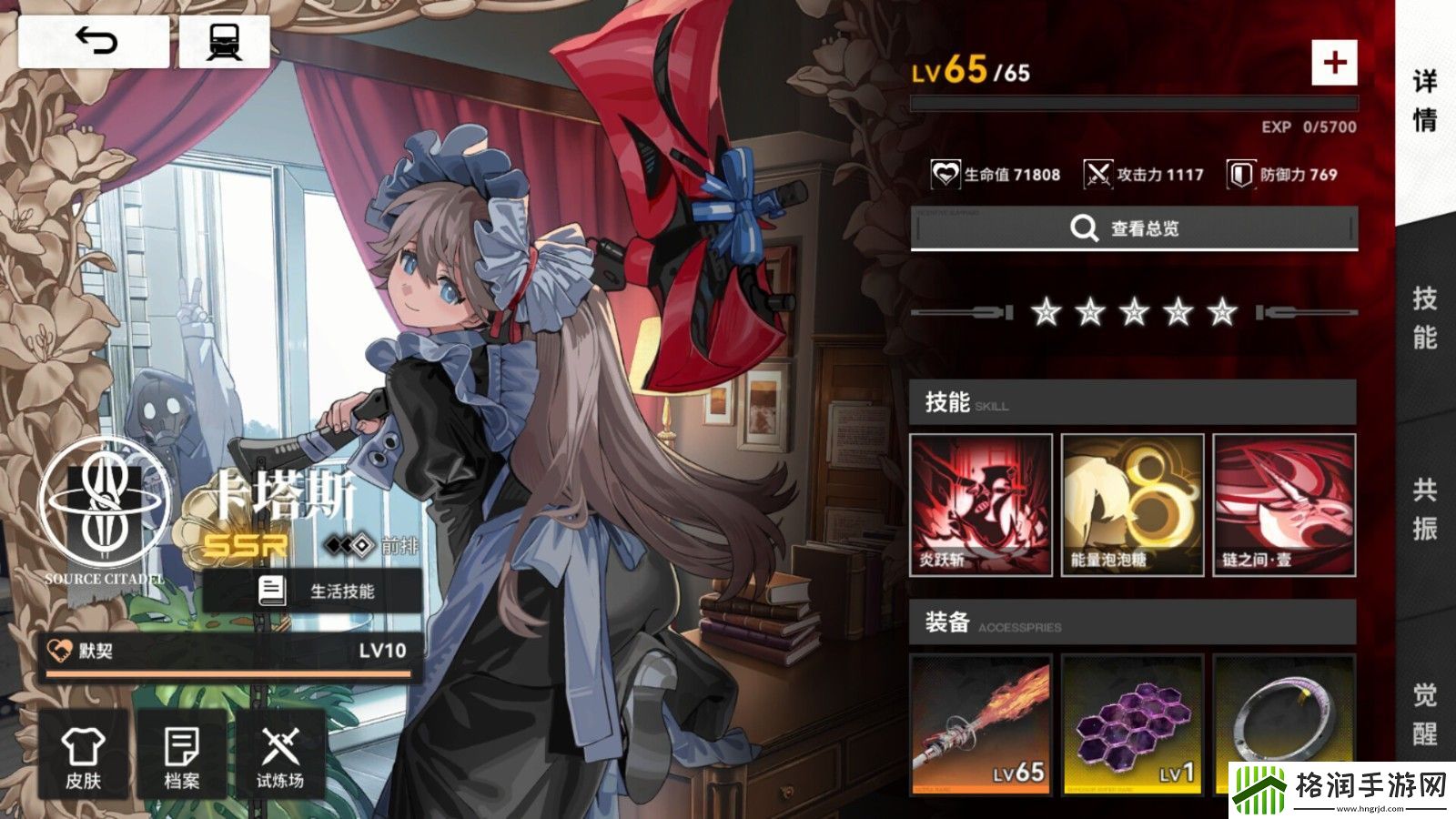Click the 皮肤 skin icon

tap(85, 755)
